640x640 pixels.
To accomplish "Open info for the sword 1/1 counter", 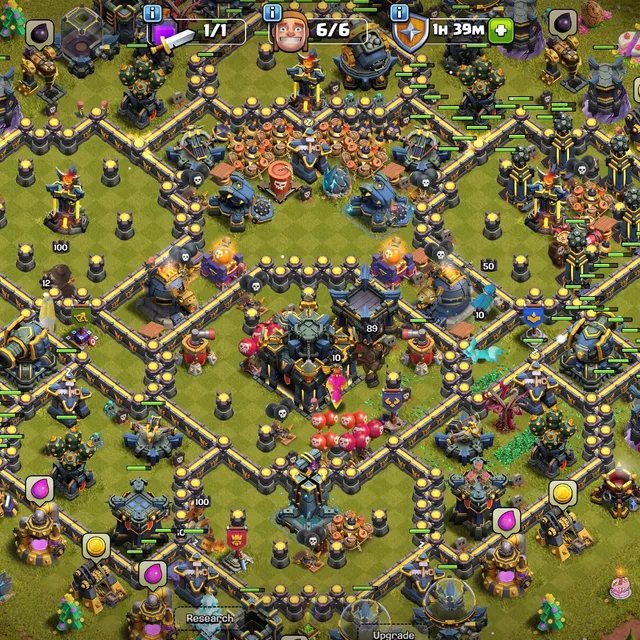I will click(152, 13).
